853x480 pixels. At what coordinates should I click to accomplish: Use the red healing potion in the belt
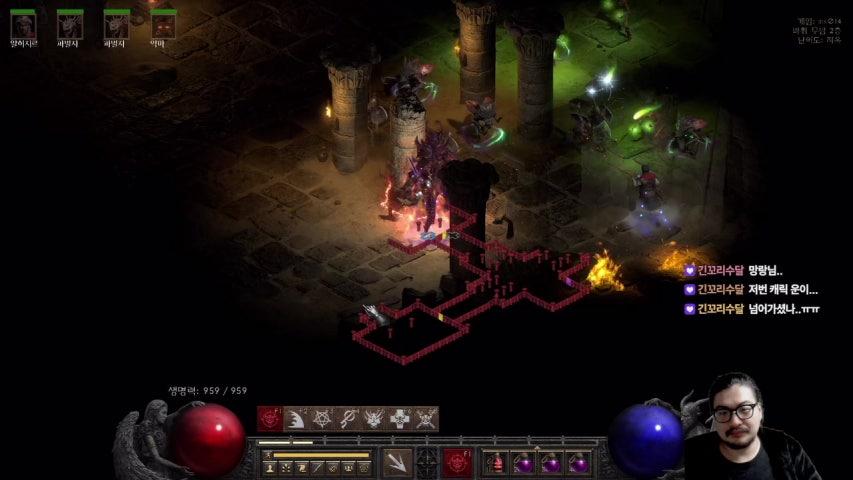(x=495, y=463)
